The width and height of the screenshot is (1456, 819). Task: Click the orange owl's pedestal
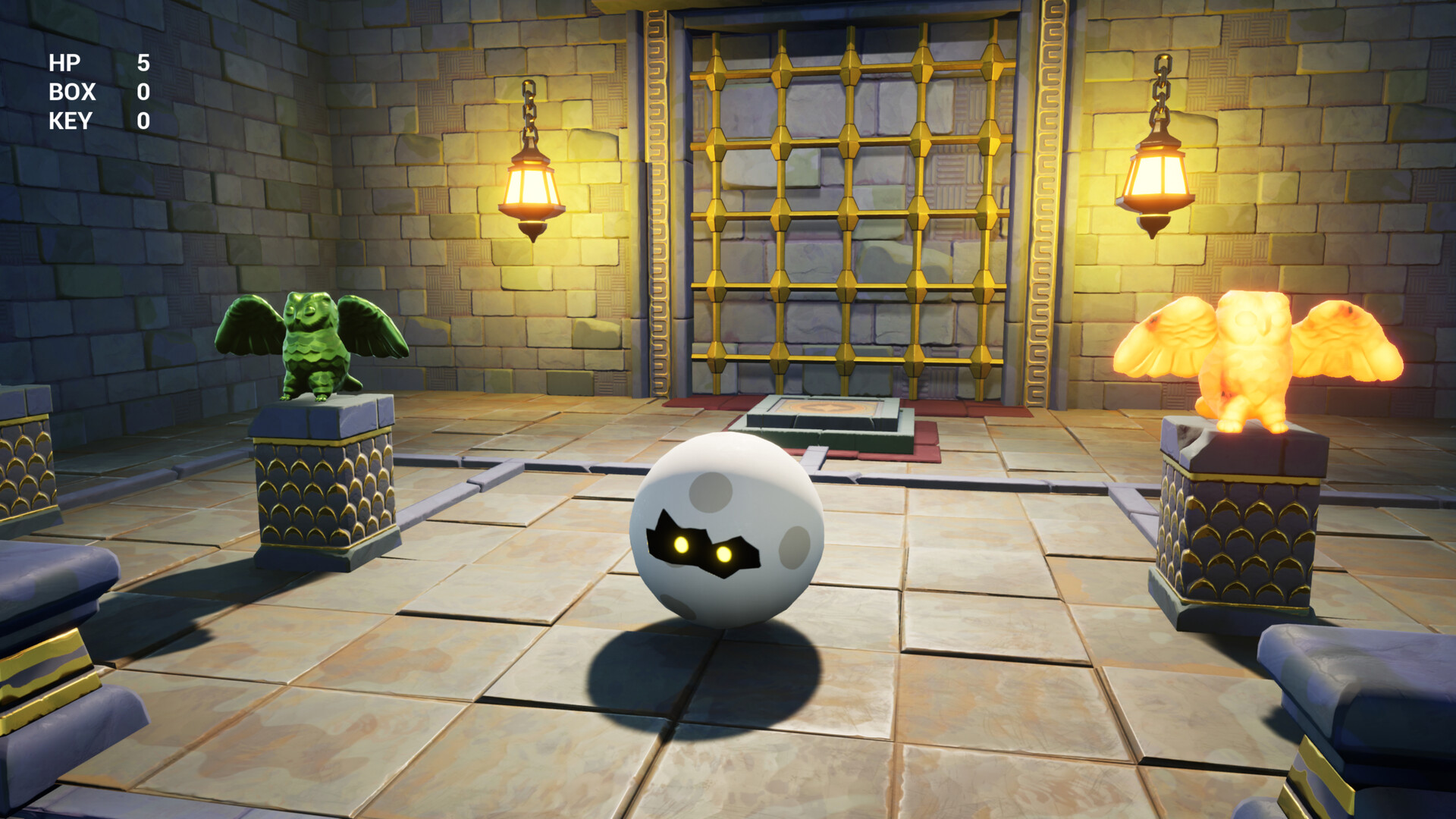pyautogui.click(x=1244, y=531)
